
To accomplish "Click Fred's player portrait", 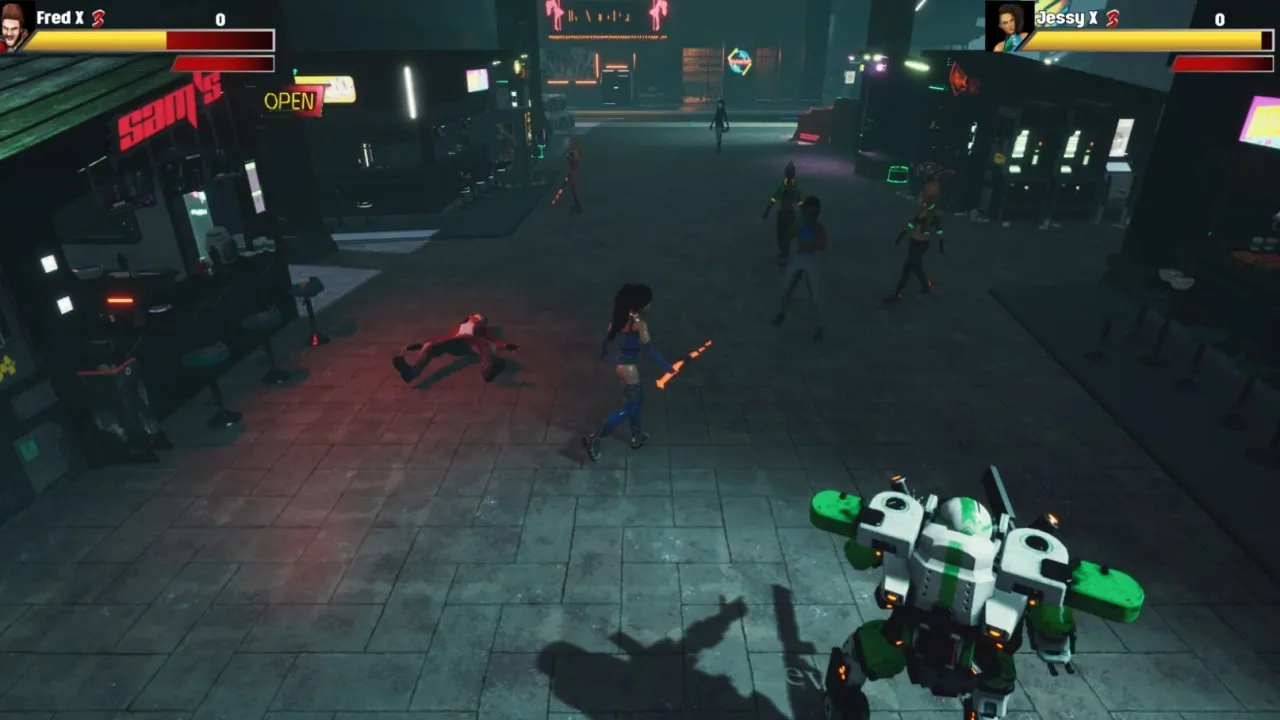I will [x=14, y=27].
